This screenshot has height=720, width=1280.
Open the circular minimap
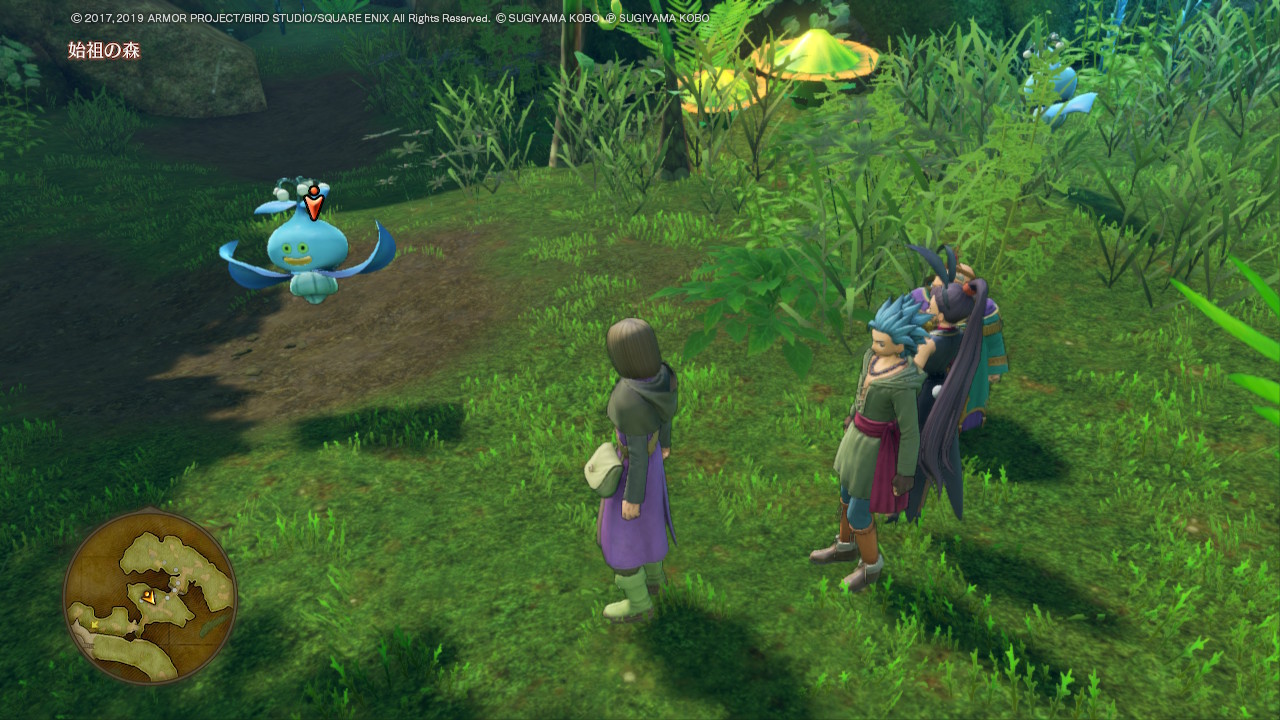pos(150,597)
